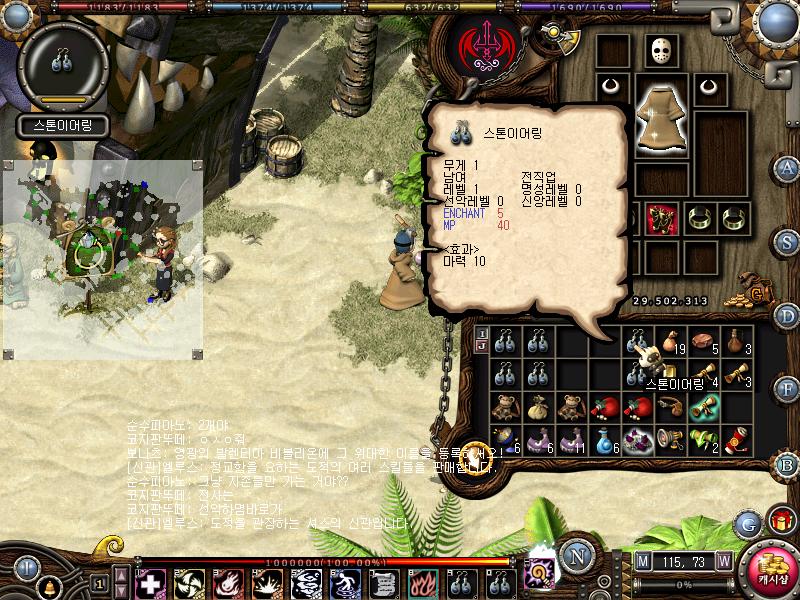Click the round A side button
Screen dimensions: 800x600
[x=788, y=168]
